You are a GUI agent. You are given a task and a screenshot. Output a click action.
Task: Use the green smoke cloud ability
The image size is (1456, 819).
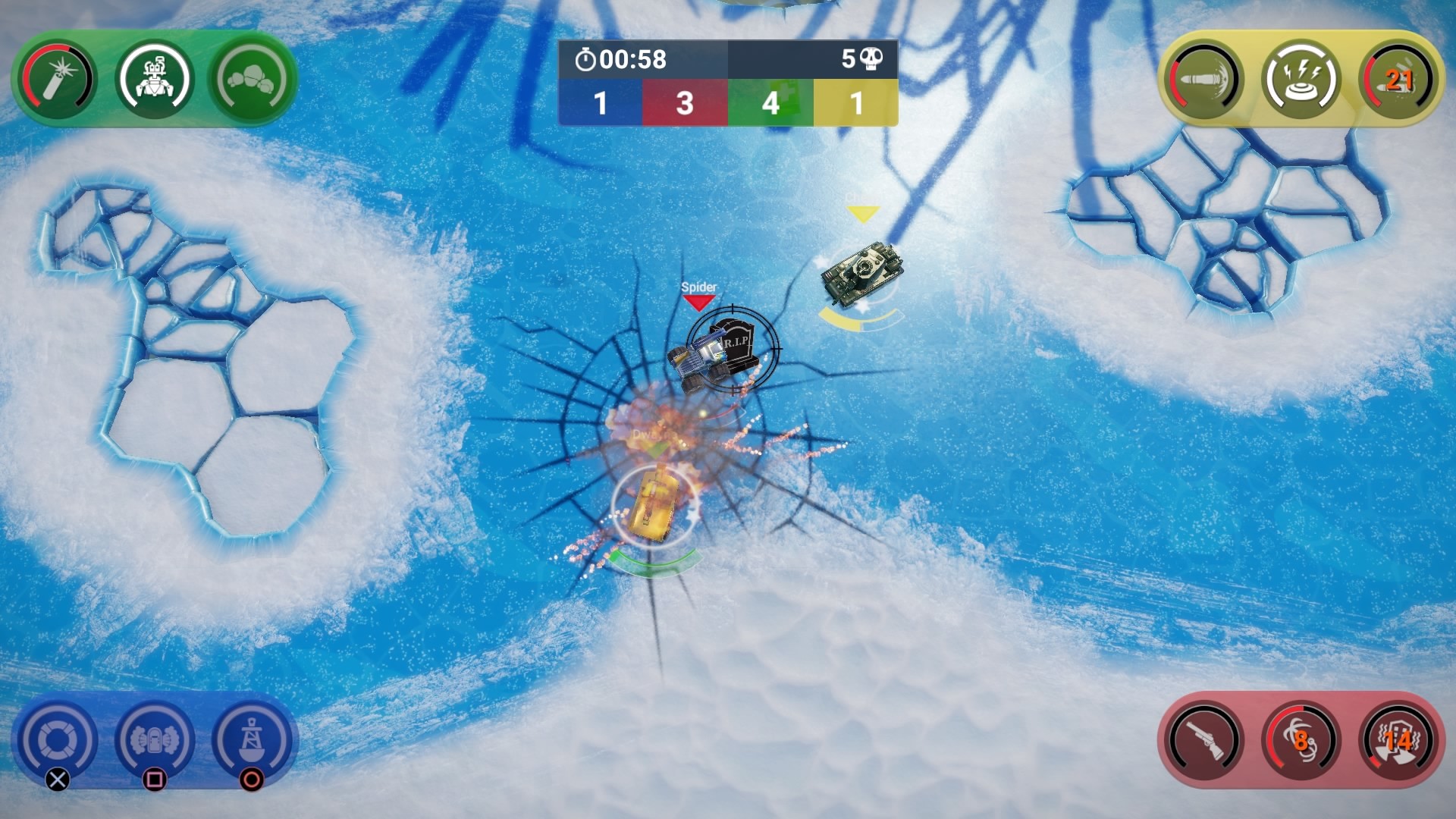click(251, 79)
